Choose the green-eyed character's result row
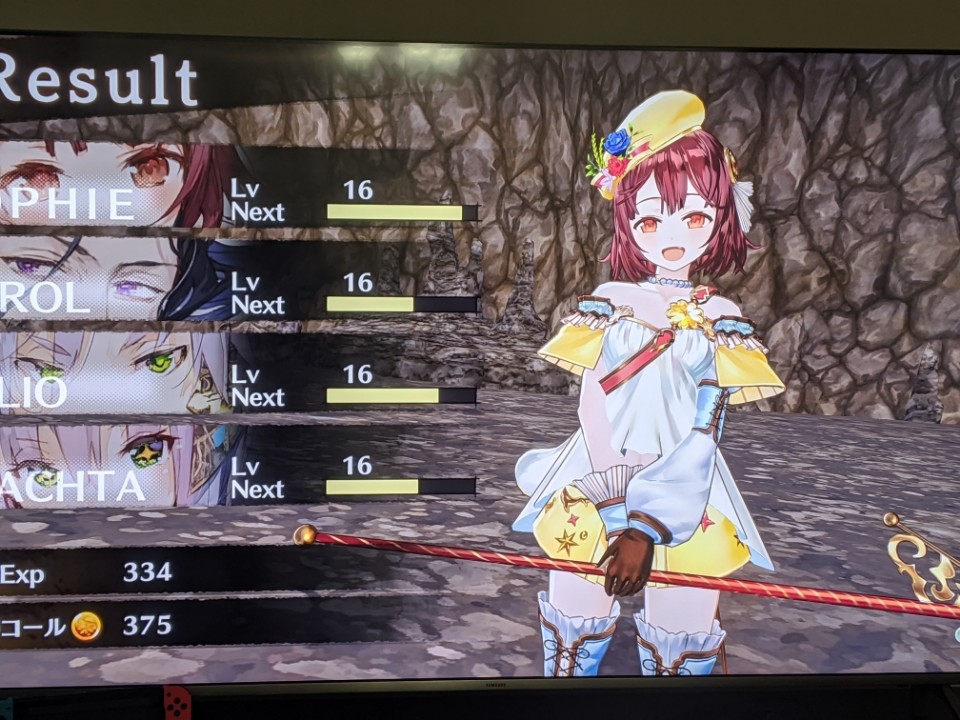 (240, 377)
